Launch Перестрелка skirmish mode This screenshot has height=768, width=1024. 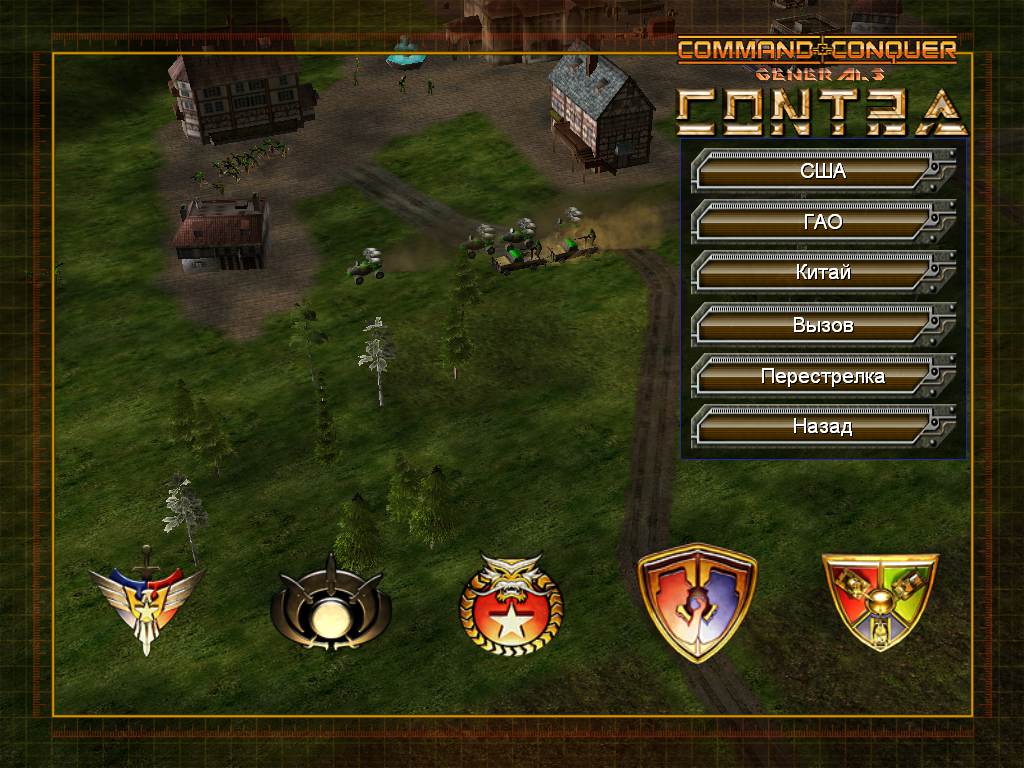(x=822, y=376)
